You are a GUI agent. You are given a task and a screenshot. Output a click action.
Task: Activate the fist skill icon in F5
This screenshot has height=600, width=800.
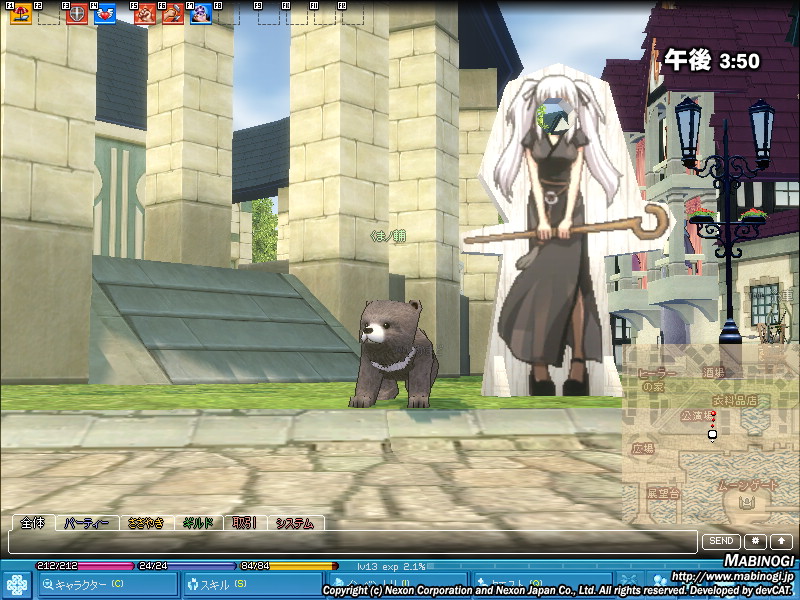pyautogui.click(x=145, y=14)
